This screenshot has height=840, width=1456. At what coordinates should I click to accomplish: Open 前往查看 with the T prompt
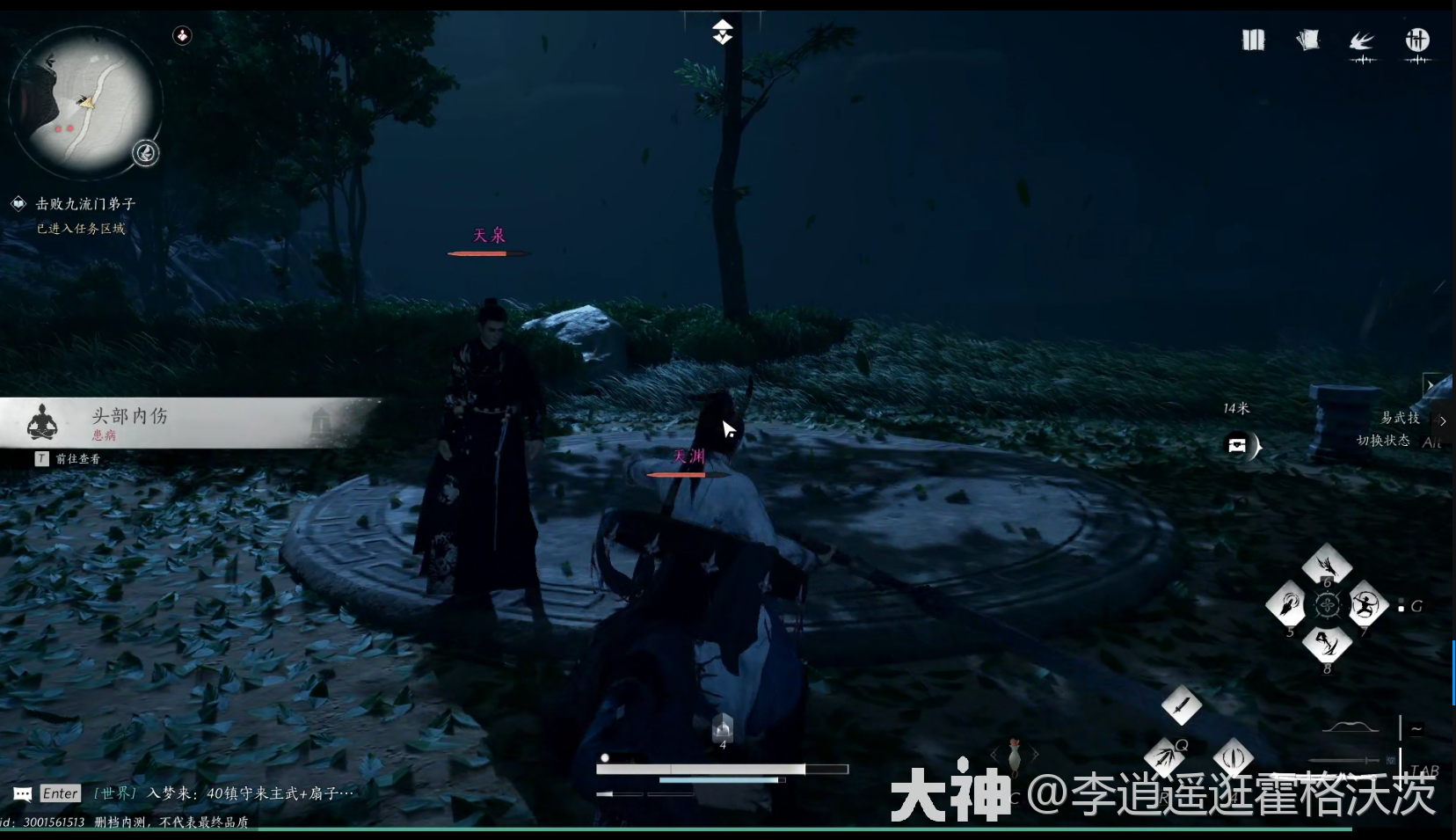69,458
